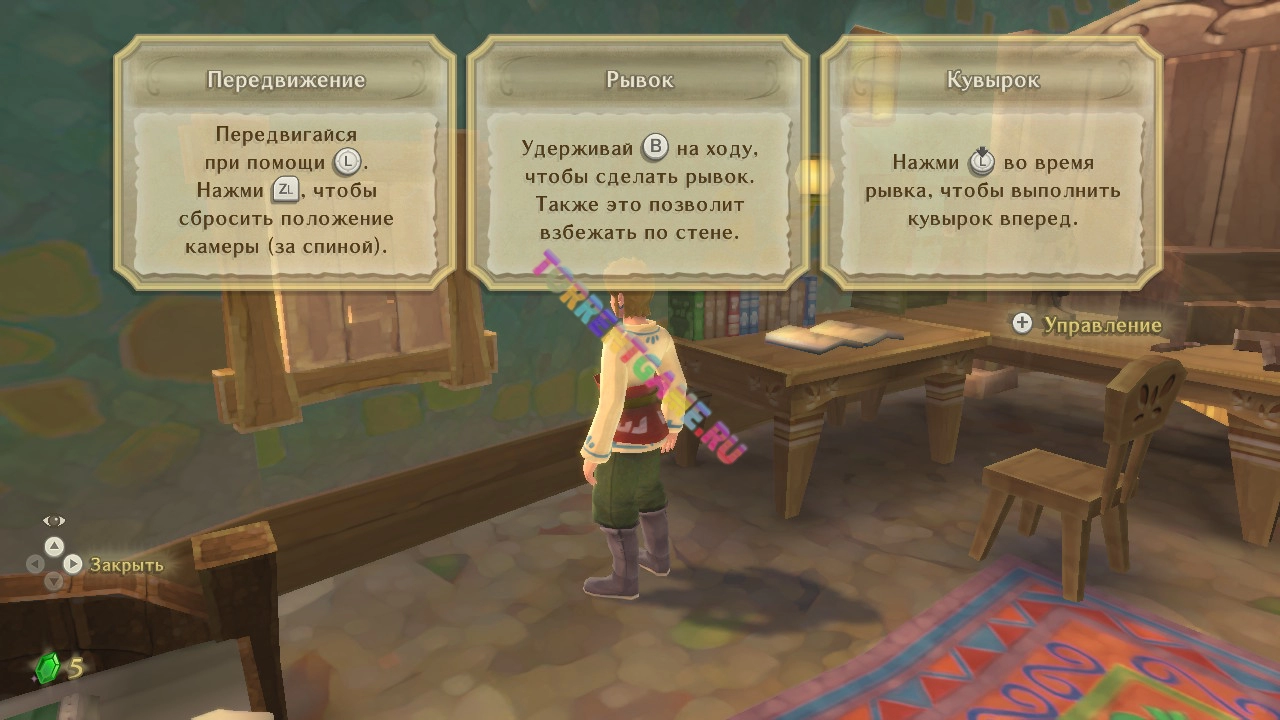
Task: Click Закрыть to close the tutorial
Action: pyautogui.click(x=124, y=565)
